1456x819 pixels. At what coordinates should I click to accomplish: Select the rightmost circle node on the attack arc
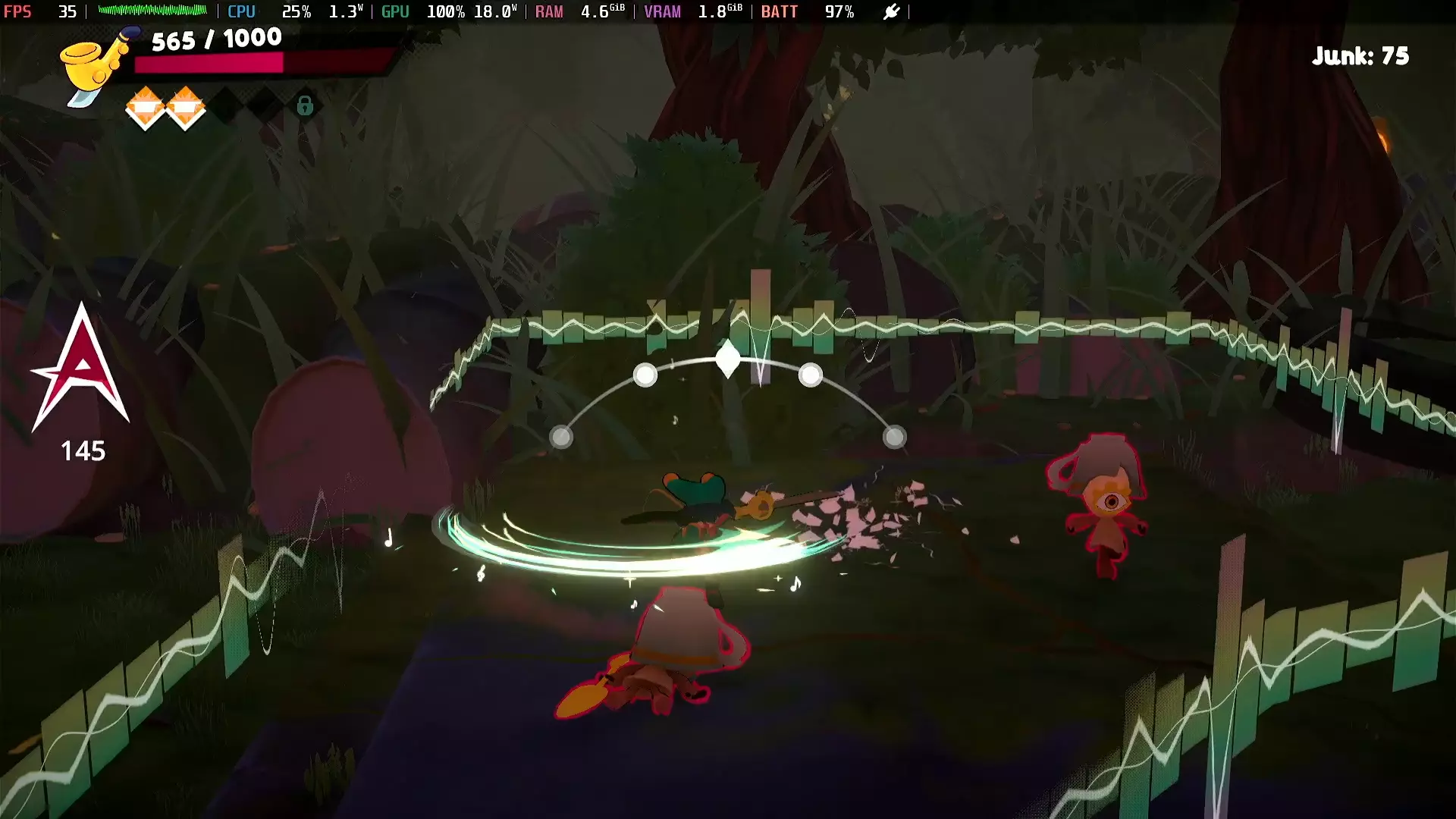click(895, 436)
